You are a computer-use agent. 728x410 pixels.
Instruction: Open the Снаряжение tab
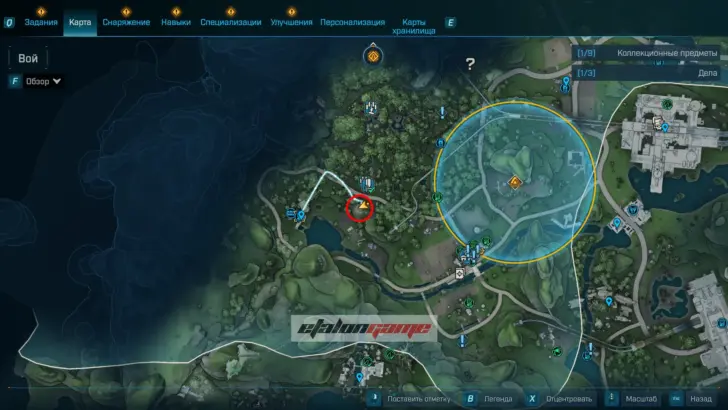(x=127, y=22)
